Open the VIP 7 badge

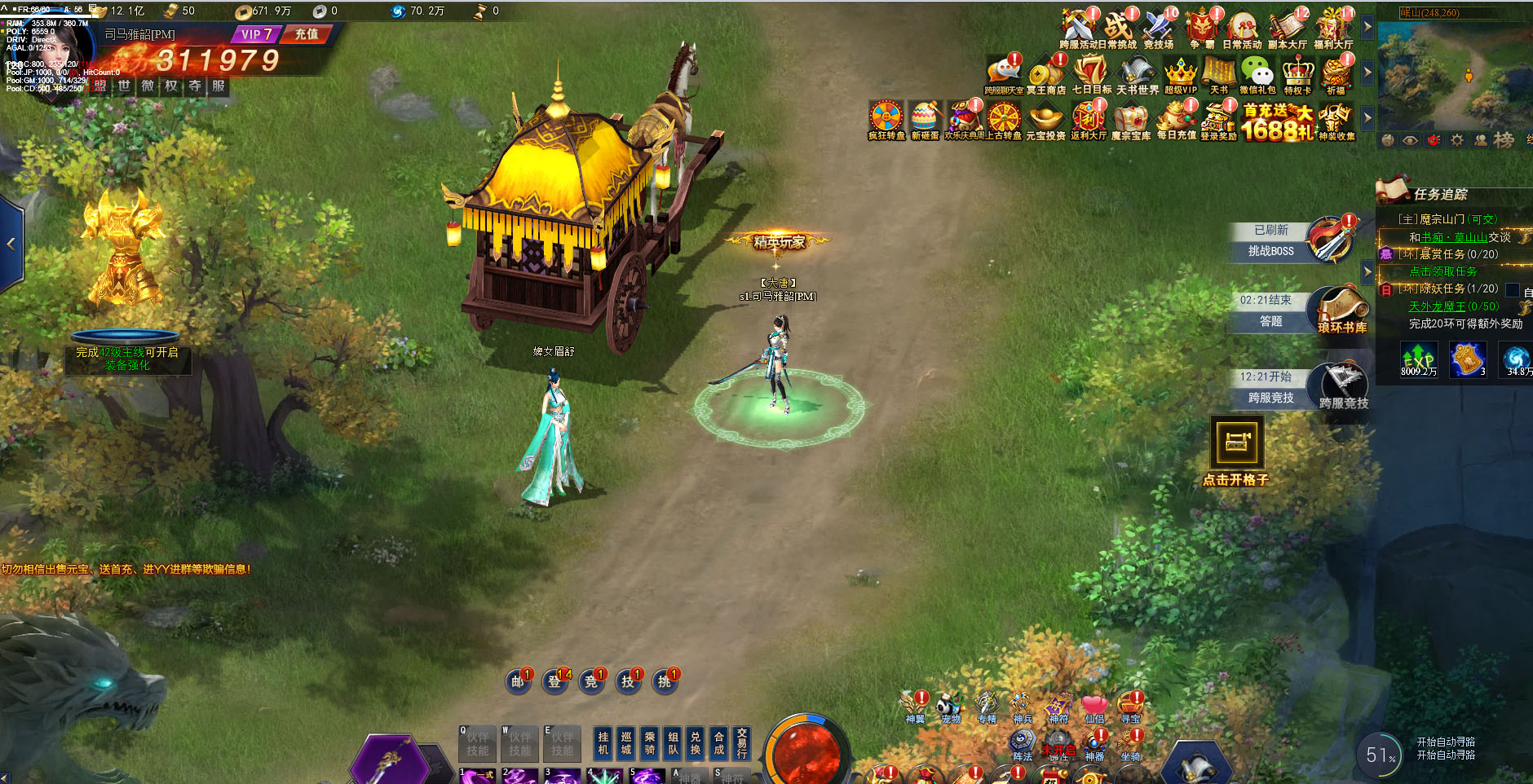pos(256,34)
